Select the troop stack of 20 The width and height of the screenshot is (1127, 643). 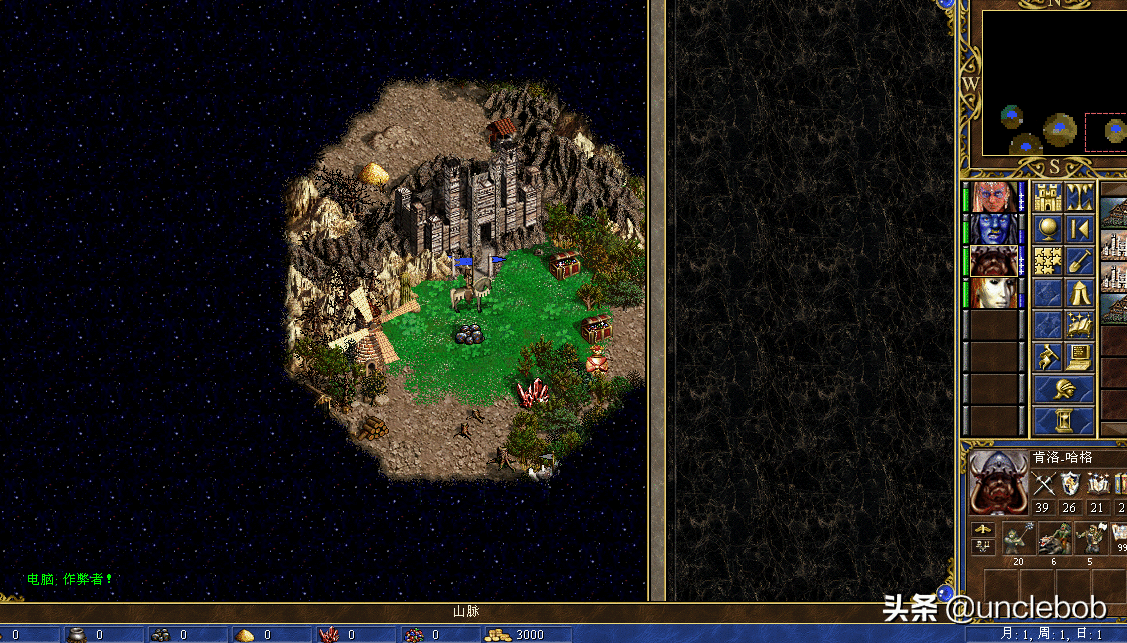click(1018, 540)
